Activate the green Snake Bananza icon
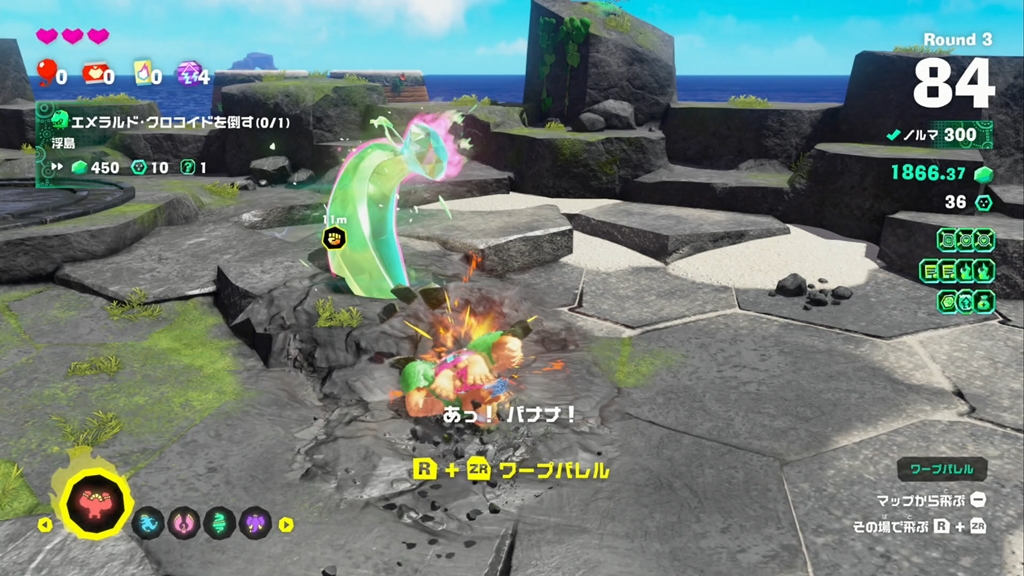 [220, 522]
